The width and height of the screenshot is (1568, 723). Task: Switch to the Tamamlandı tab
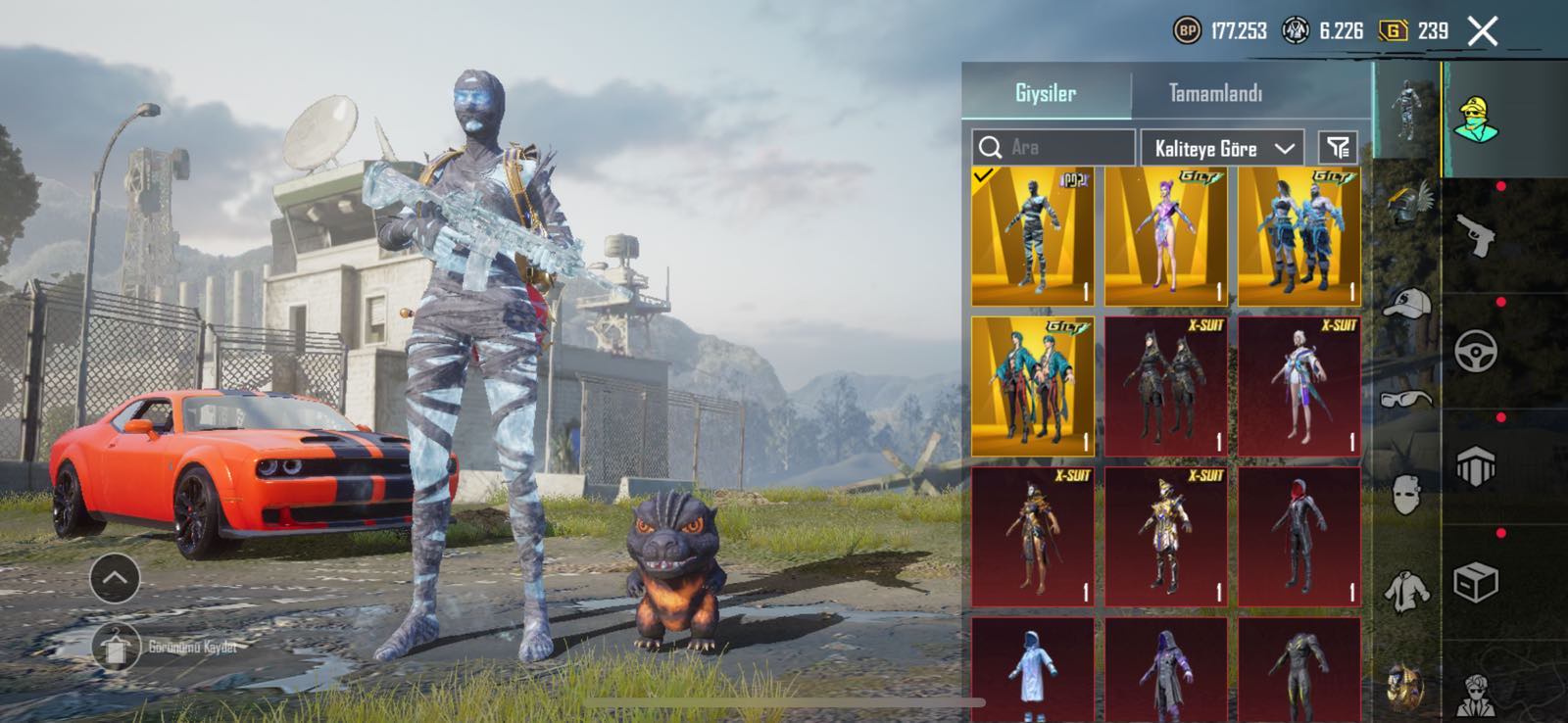pyautogui.click(x=1215, y=94)
